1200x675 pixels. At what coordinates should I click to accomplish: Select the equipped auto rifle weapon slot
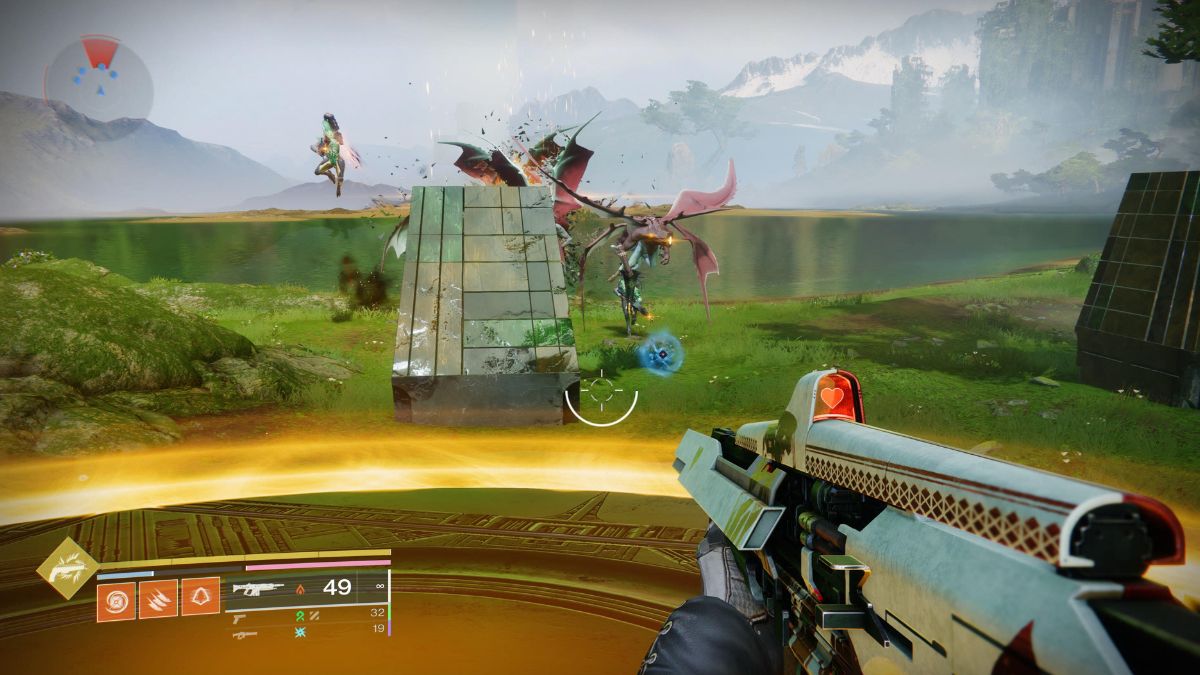(x=257, y=588)
